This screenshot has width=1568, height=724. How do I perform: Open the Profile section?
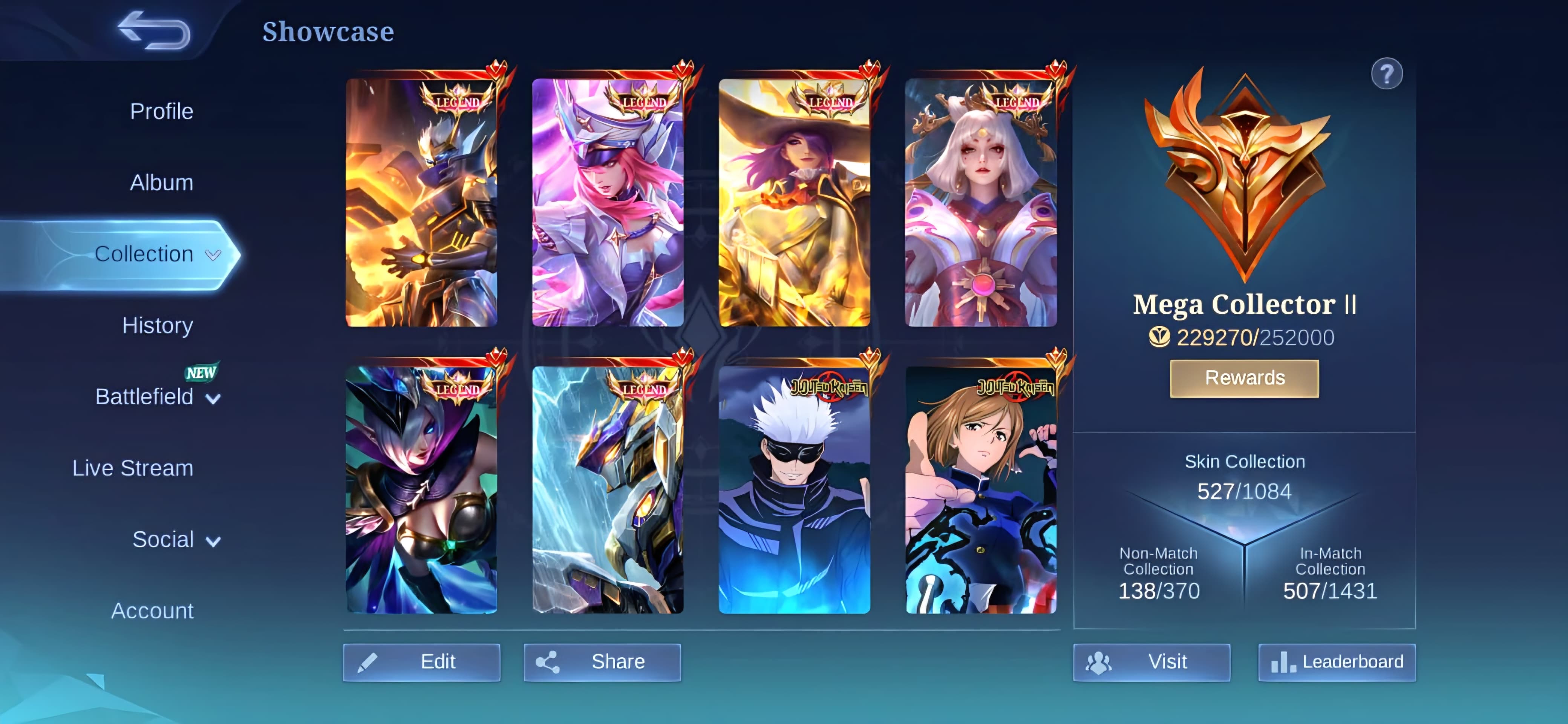coord(161,112)
